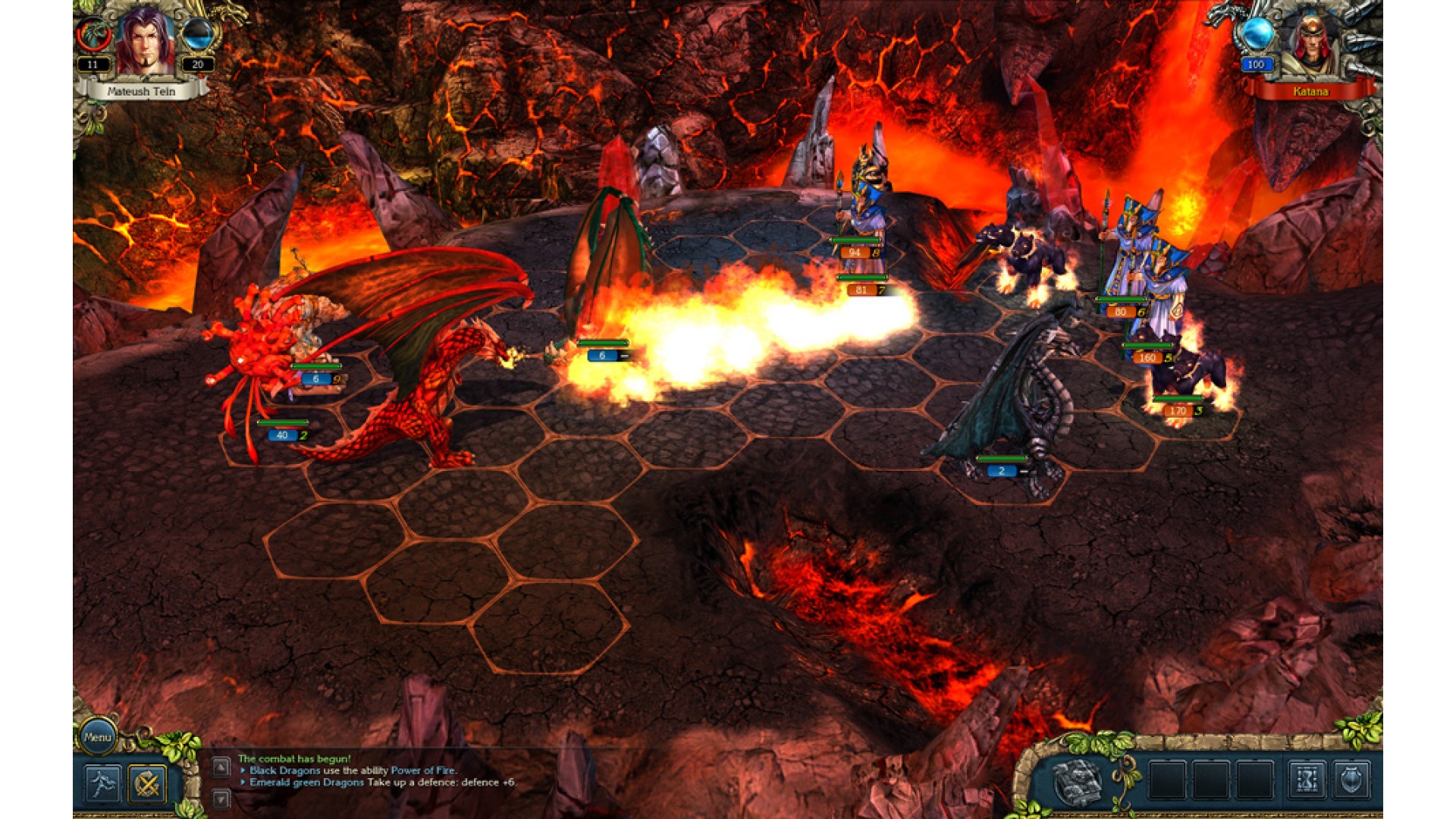Click Black Dragons link in combat log
Viewport: 1456px width, 819px height.
[284, 770]
